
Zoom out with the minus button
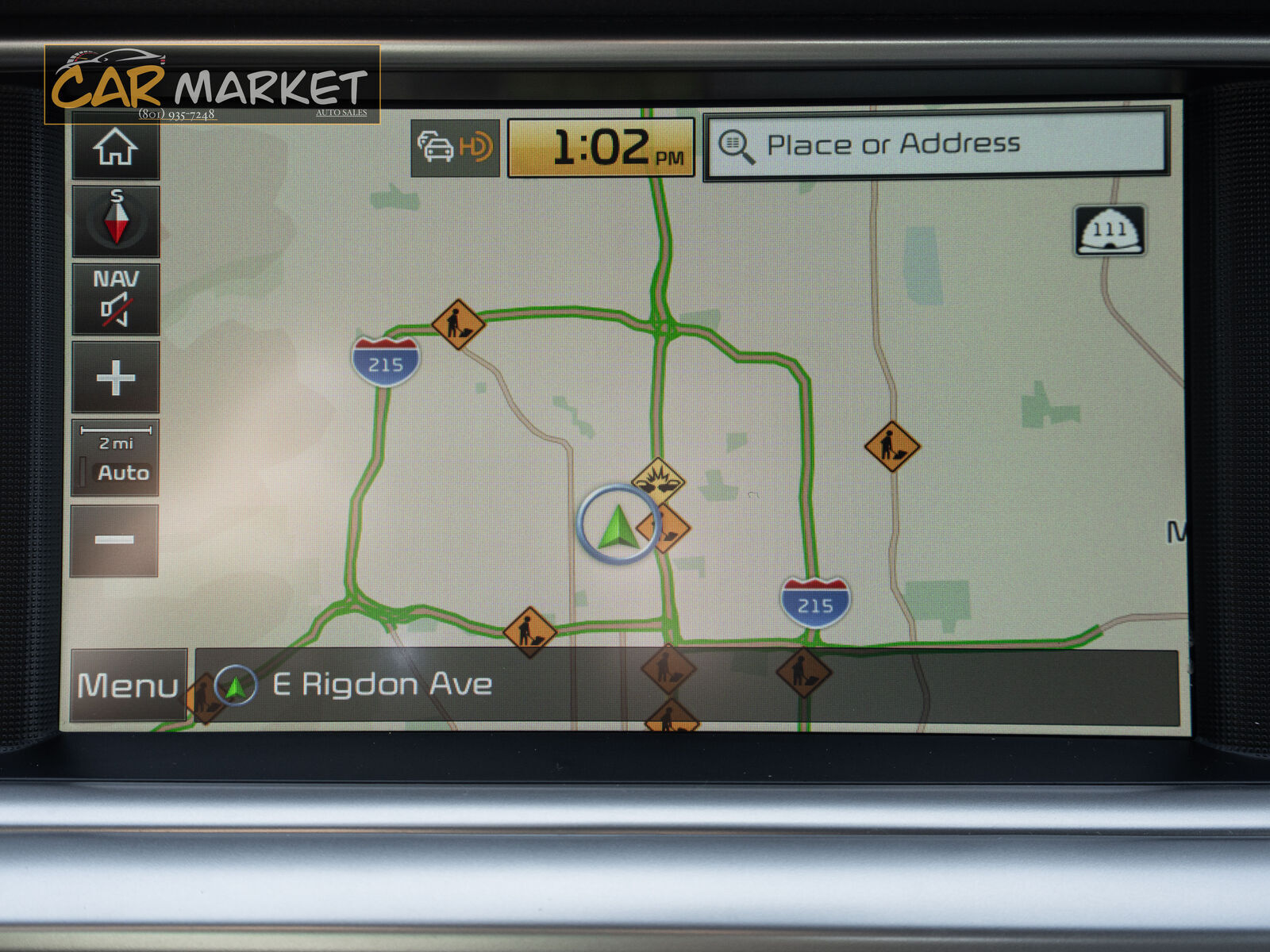click(x=114, y=540)
